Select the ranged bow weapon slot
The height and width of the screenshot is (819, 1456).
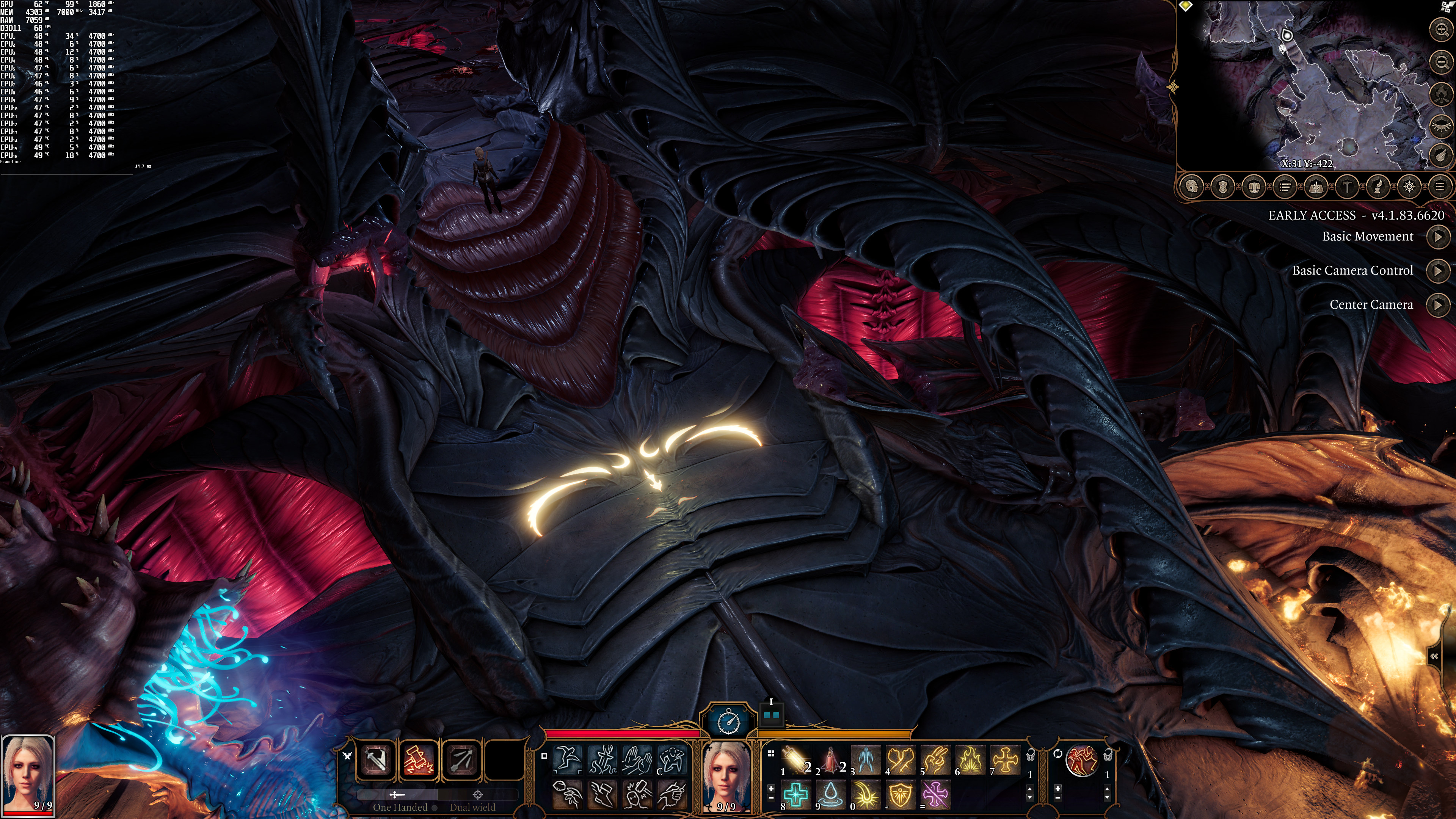[x=462, y=758]
